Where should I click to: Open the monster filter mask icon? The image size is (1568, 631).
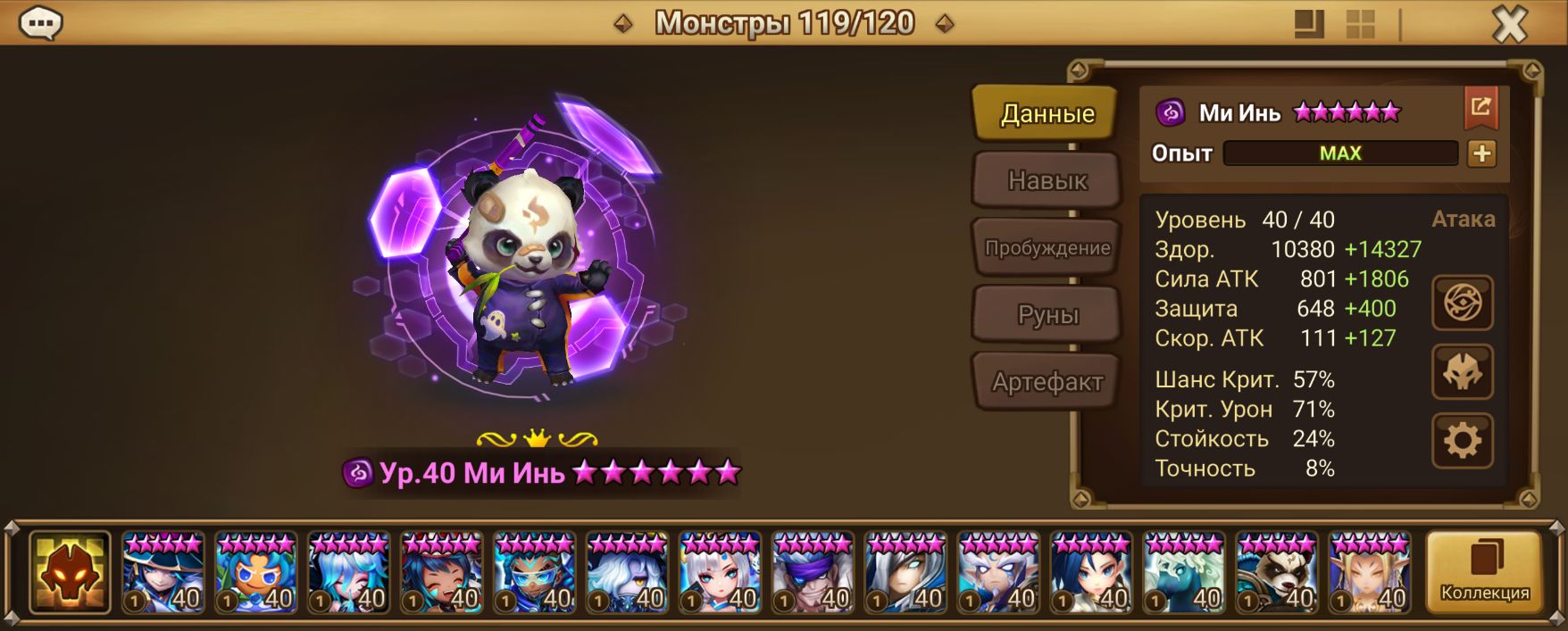tap(70, 572)
